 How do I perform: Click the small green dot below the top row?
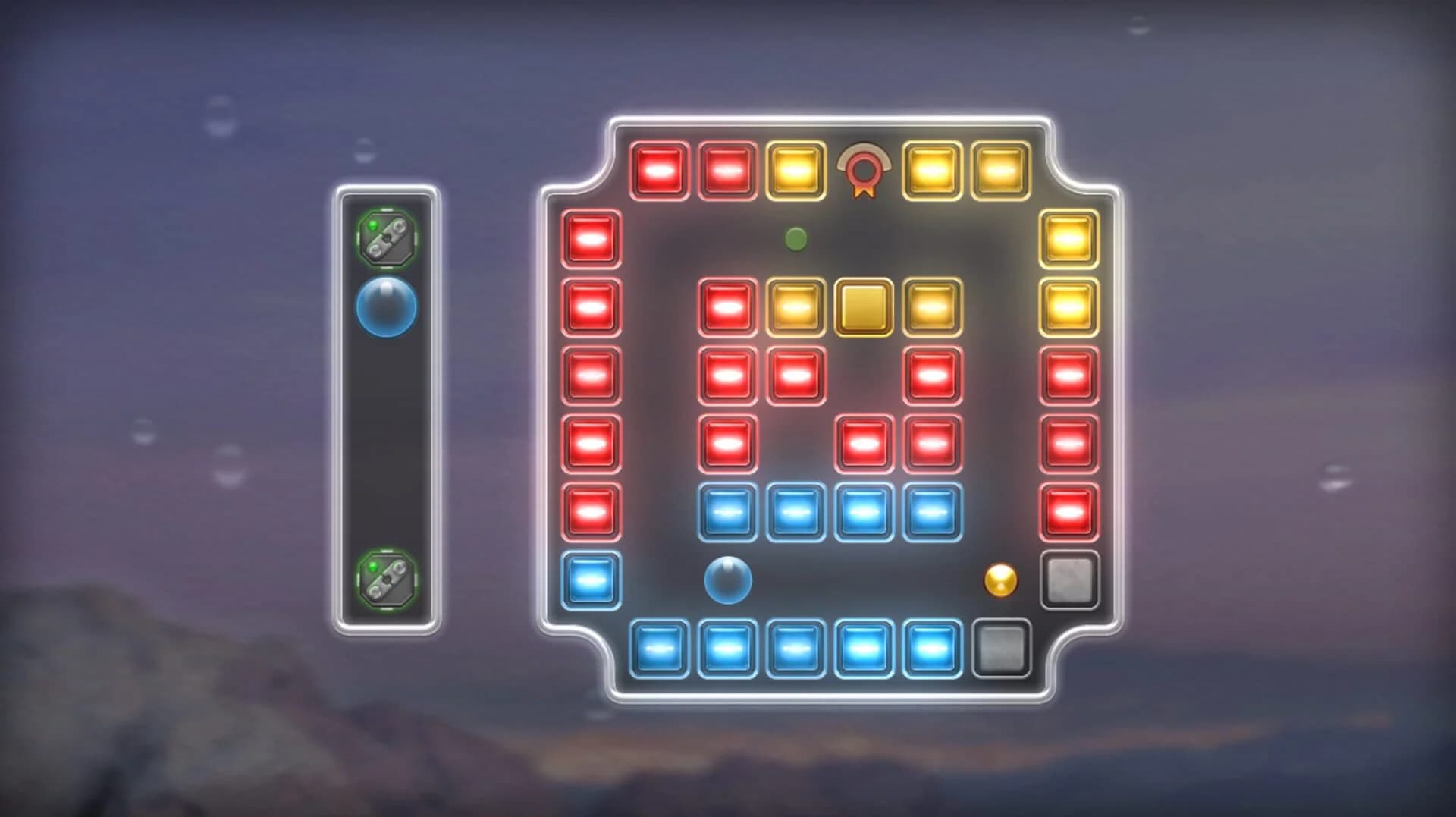coord(793,237)
